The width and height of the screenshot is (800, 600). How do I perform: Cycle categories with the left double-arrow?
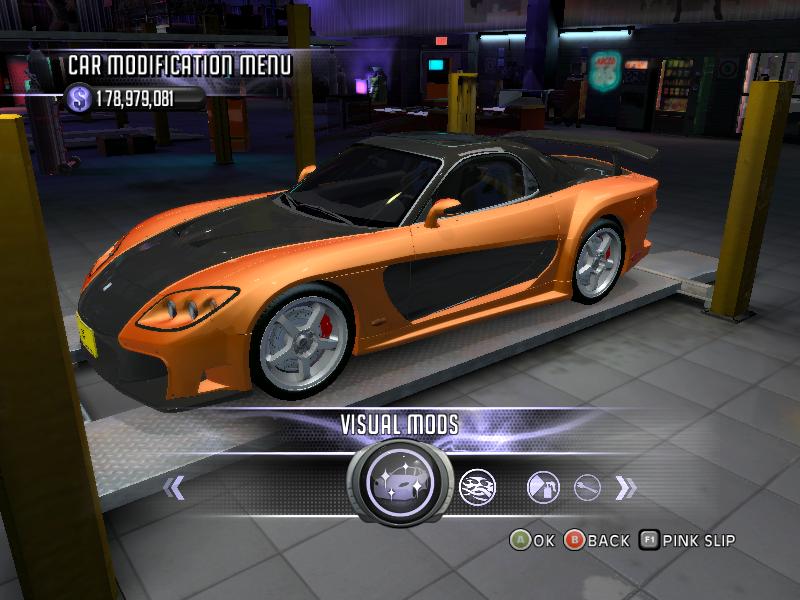(x=175, y=488)
